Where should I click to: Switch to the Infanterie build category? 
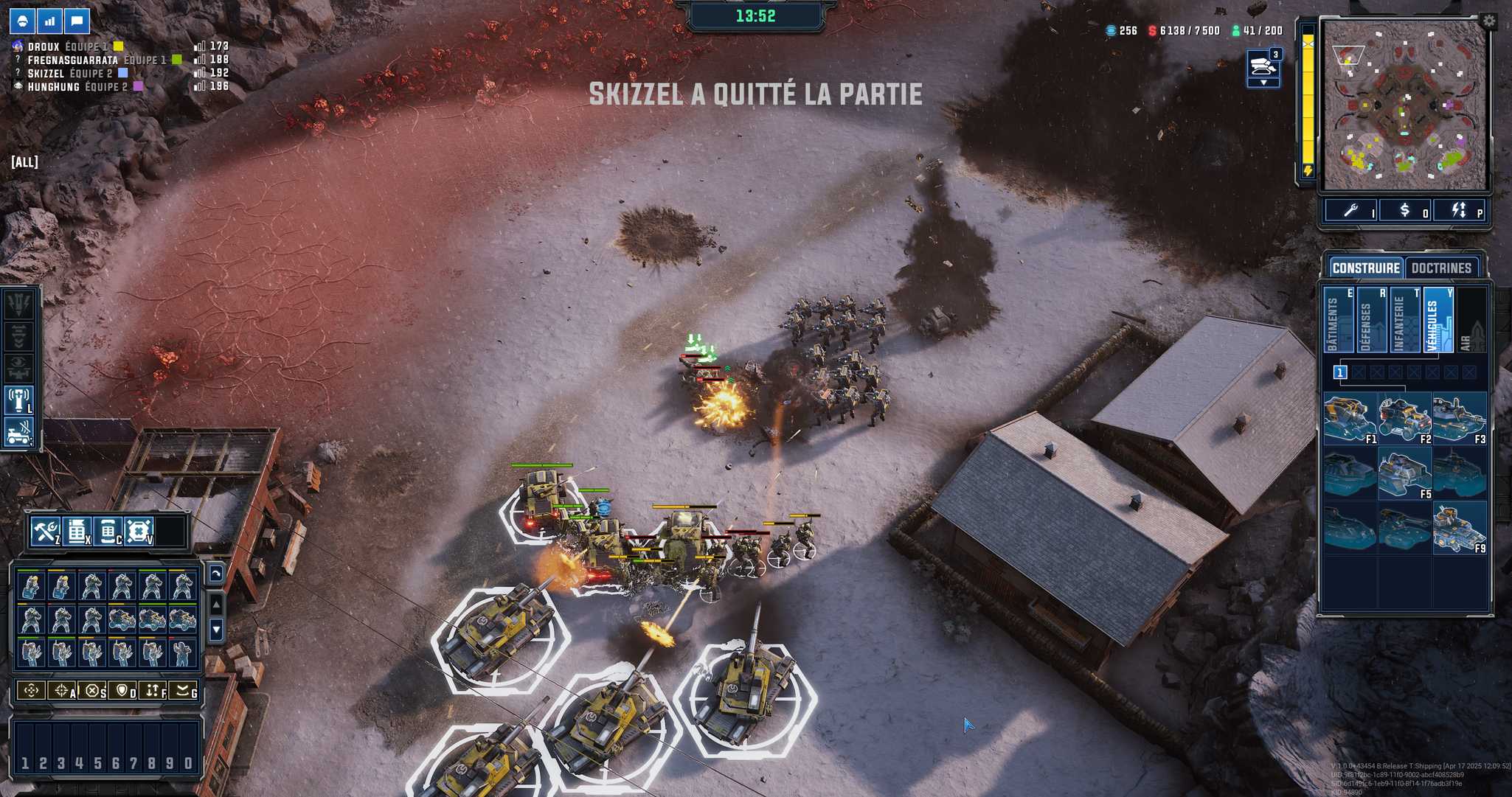pyautogui.click(x=1404, y=321)
